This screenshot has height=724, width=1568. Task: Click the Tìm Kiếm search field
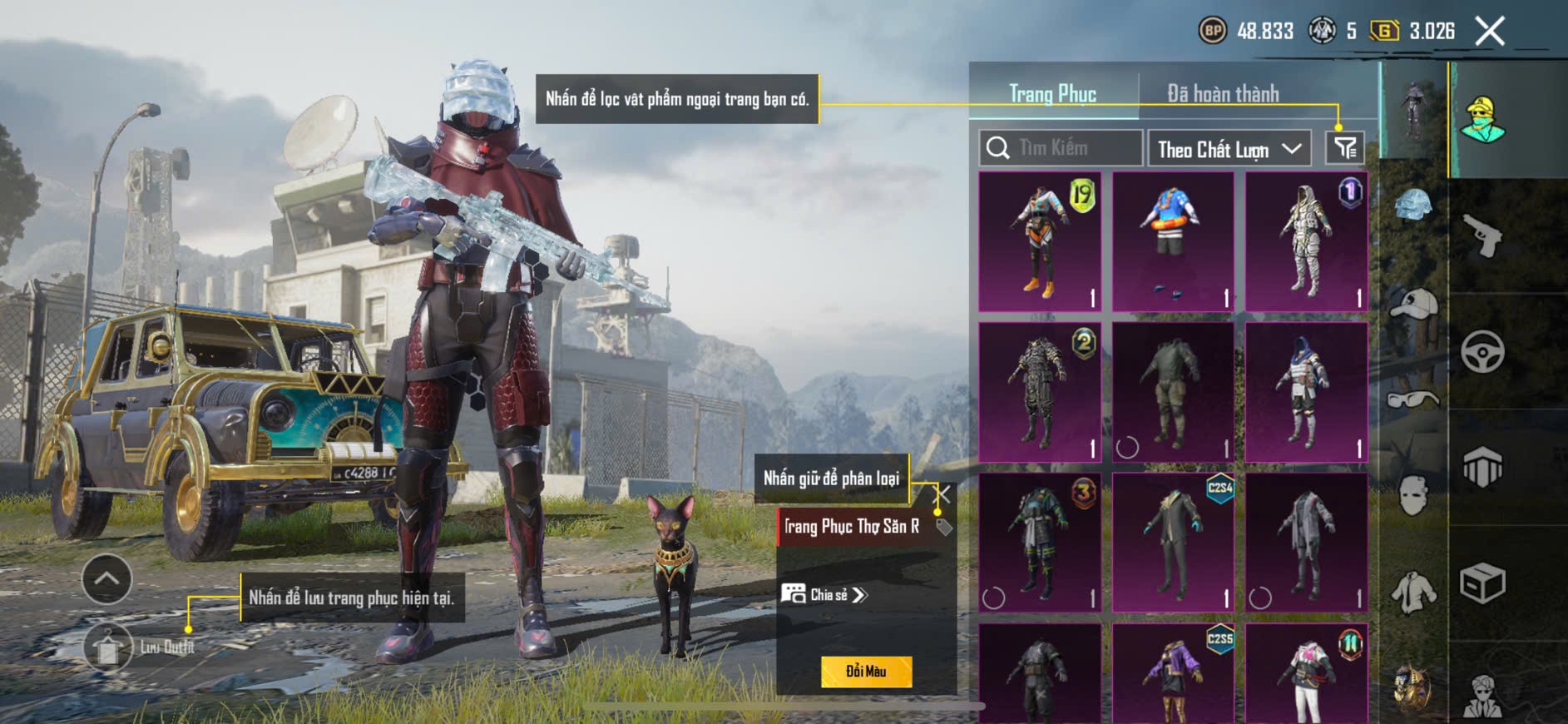[1061, 148]
